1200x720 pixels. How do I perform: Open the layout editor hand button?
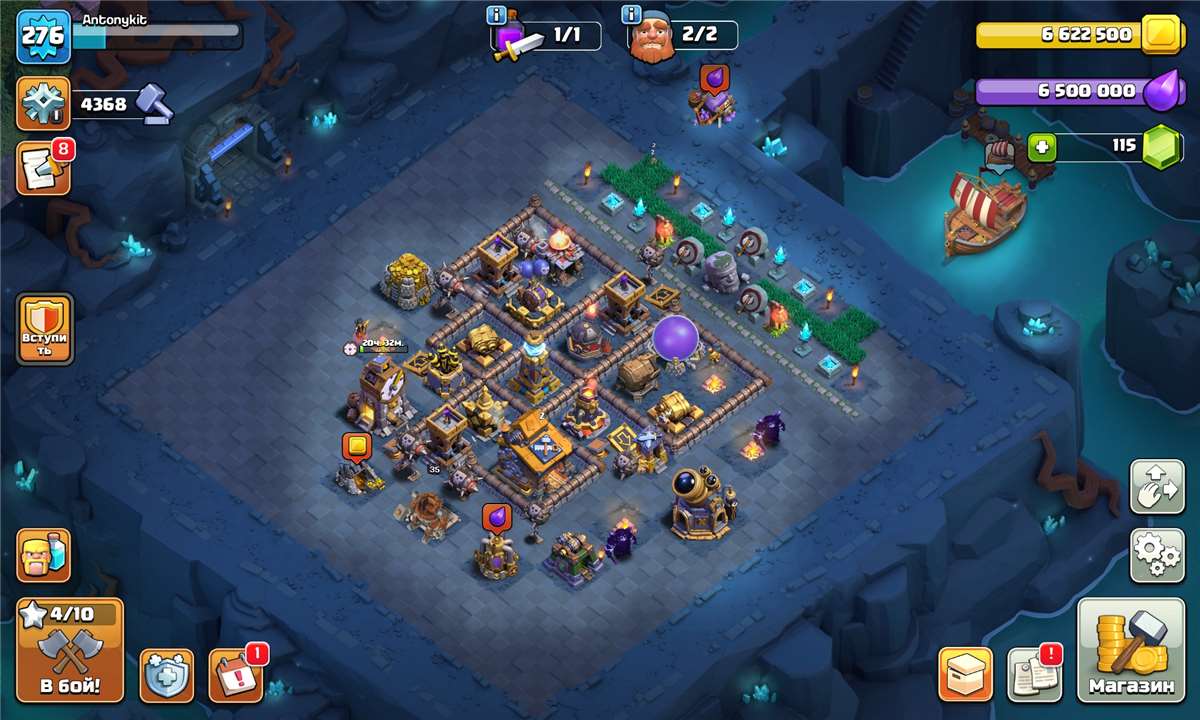pos(1157,487)
